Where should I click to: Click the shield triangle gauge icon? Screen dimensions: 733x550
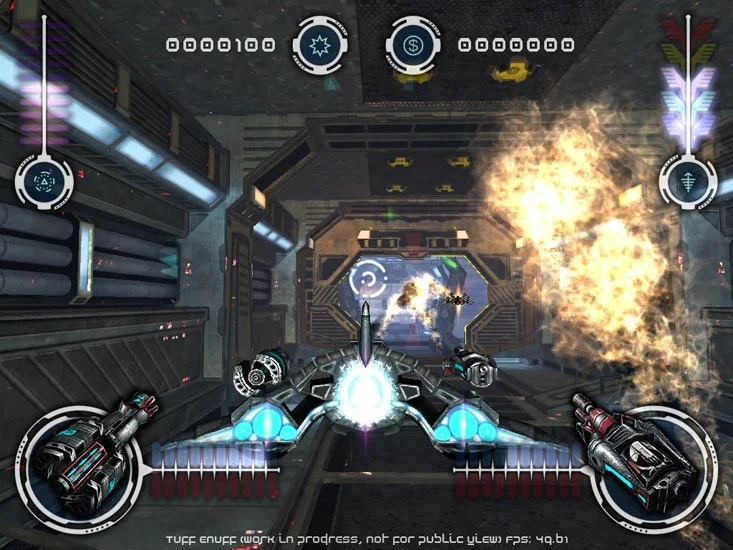click(x=44, y=181)
